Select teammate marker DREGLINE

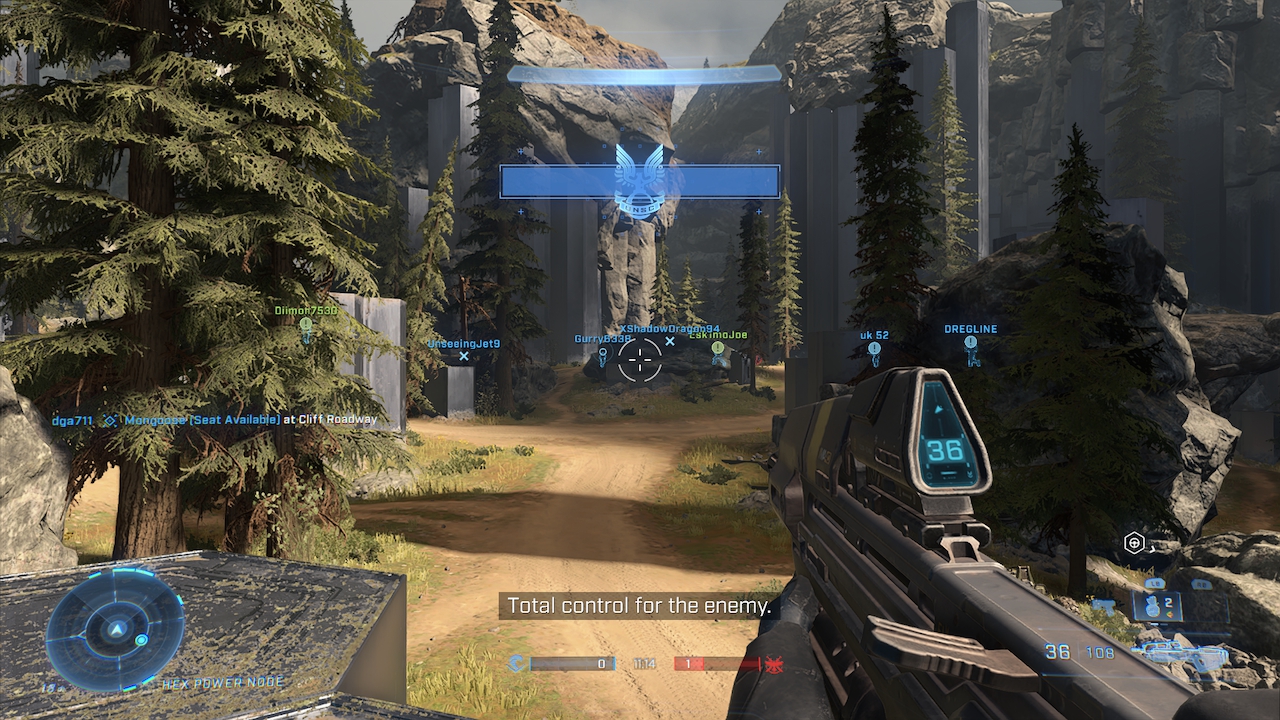[x=970, y=345]
